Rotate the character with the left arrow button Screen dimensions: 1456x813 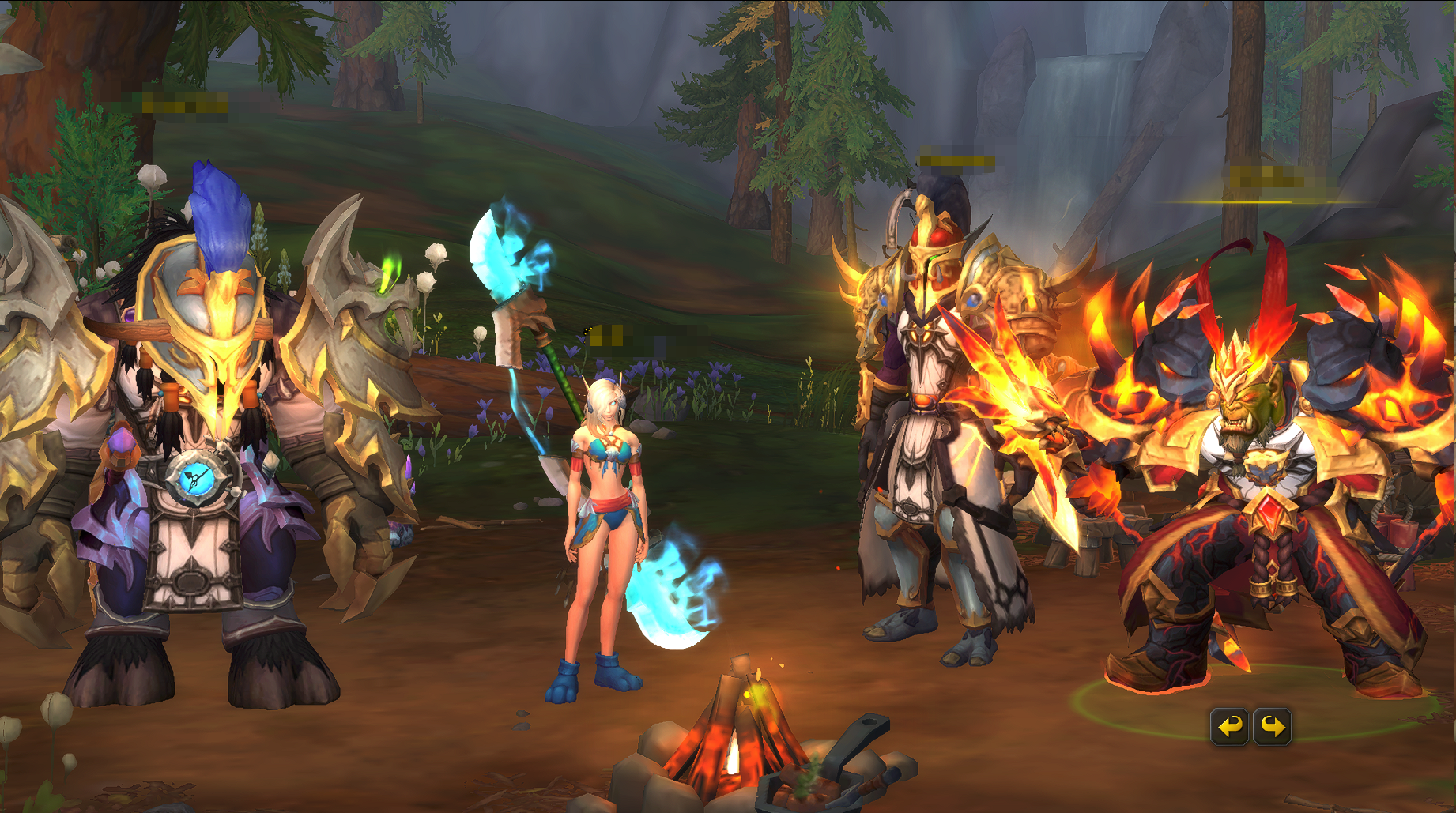[1229, 726]
